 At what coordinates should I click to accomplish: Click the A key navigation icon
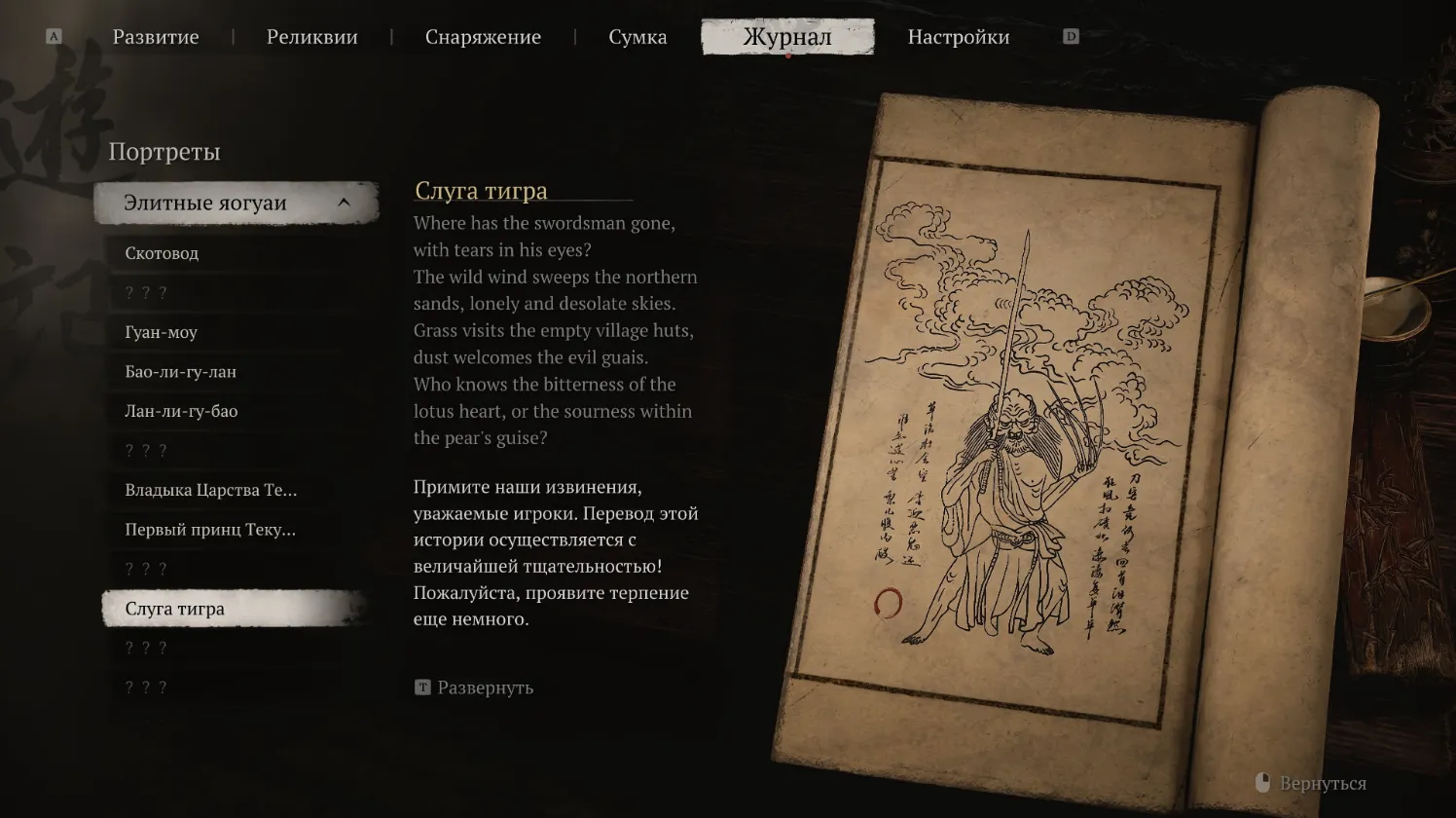point(54,35)
